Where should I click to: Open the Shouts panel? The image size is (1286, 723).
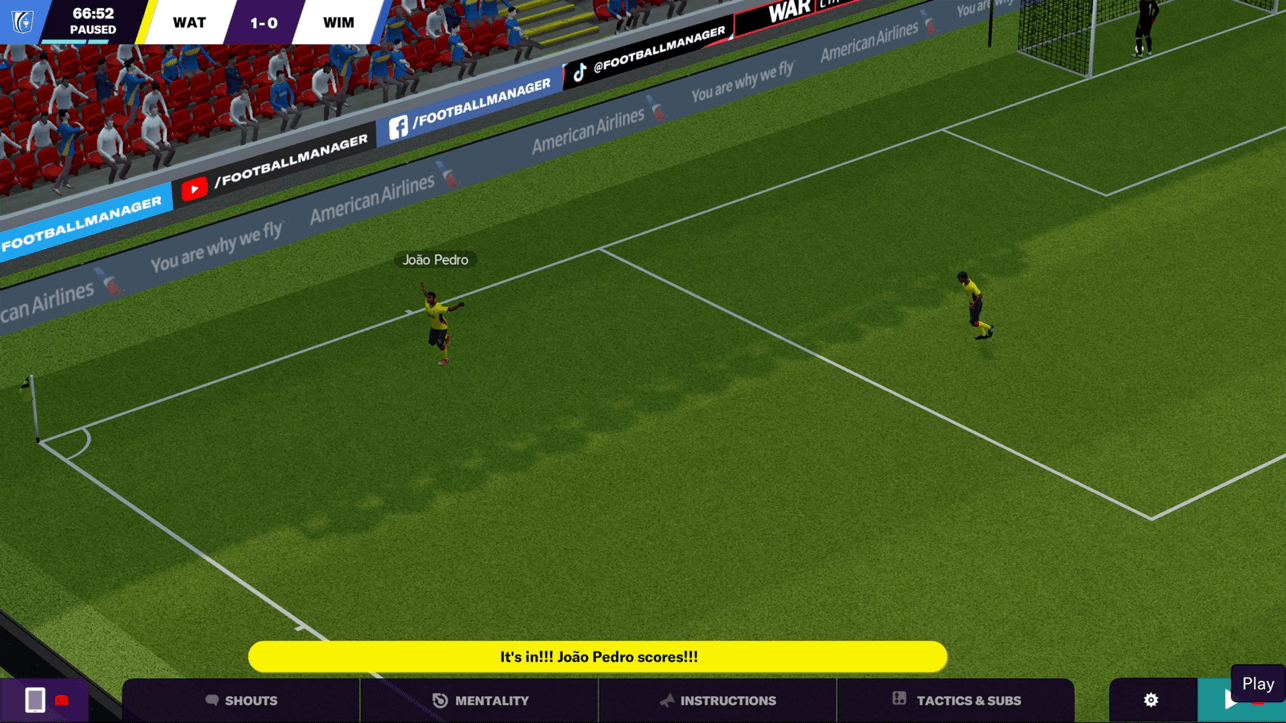pos(241,700)
